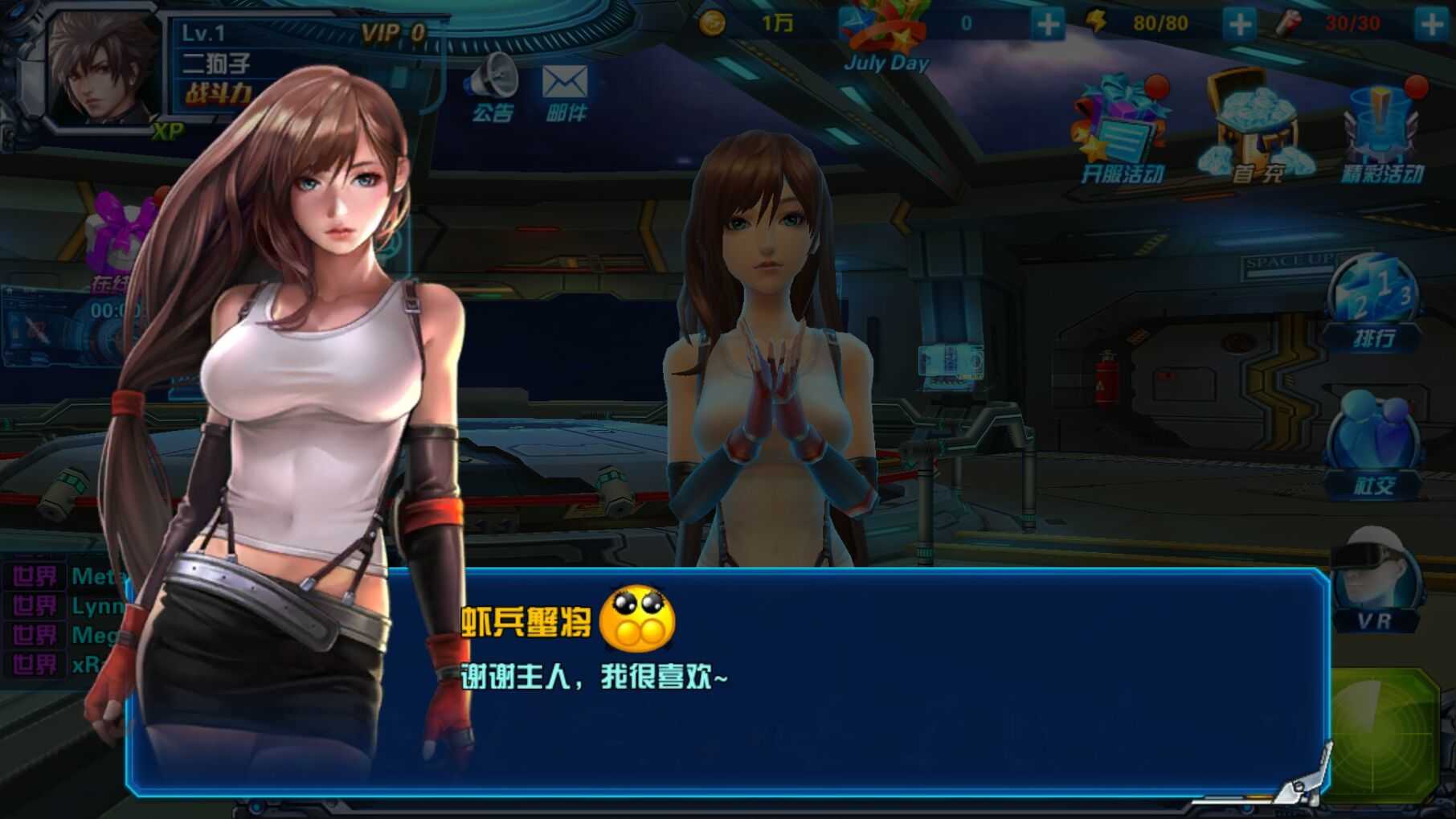Open the 邮件 mail envelope
1456x819 pixels.
click(x=565, y=90)
